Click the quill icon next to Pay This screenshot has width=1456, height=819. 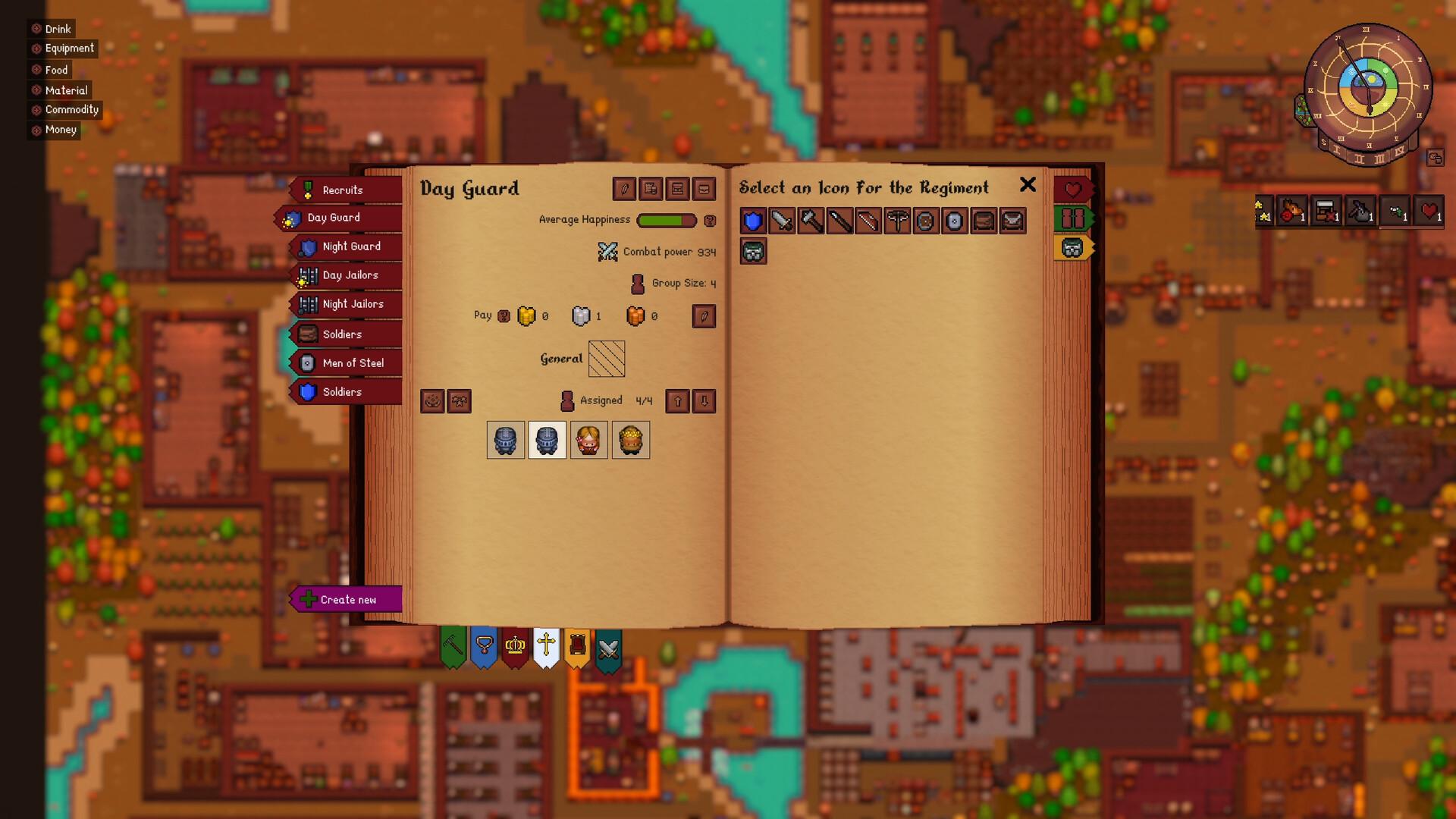[704, 316]
